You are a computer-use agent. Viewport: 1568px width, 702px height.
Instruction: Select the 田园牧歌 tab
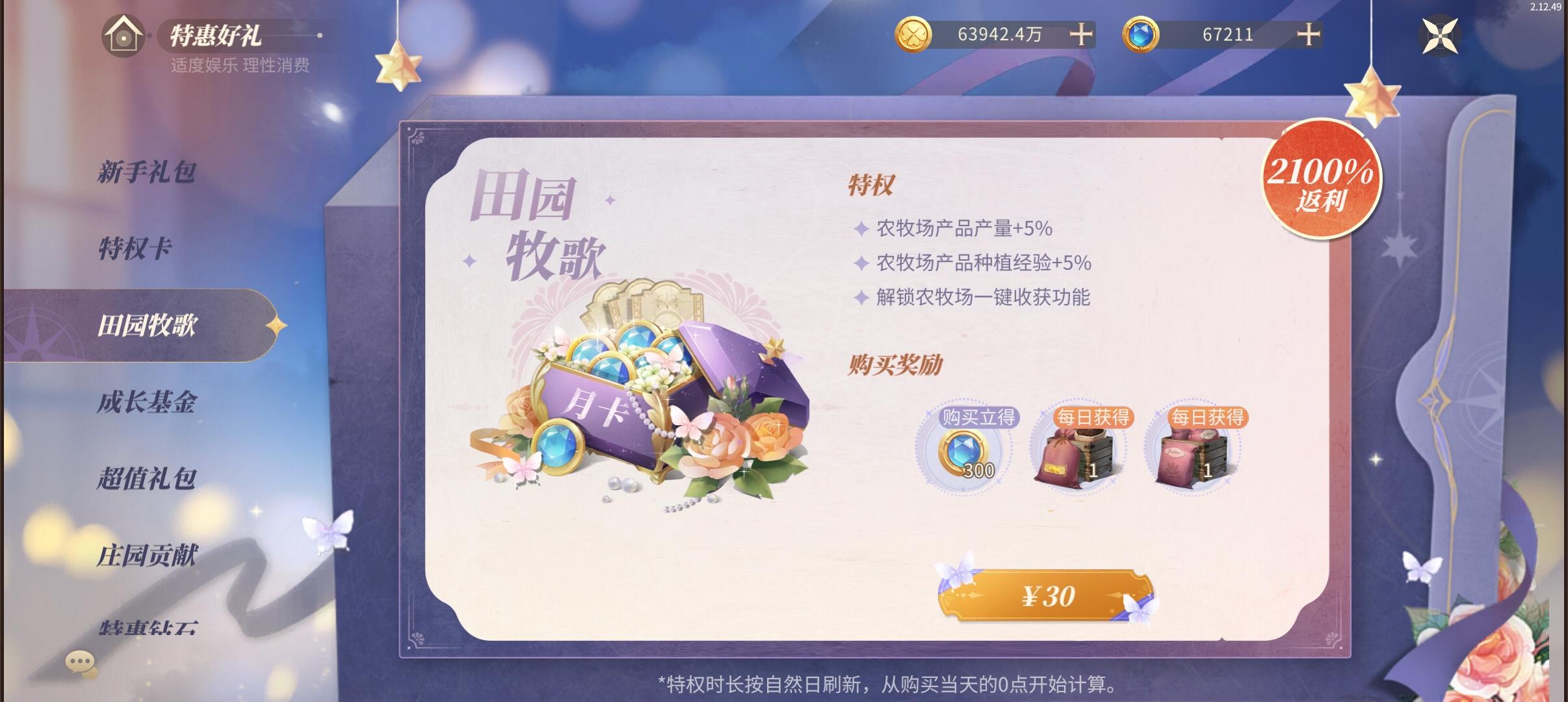pyautogui.click(x=148, y=326)
